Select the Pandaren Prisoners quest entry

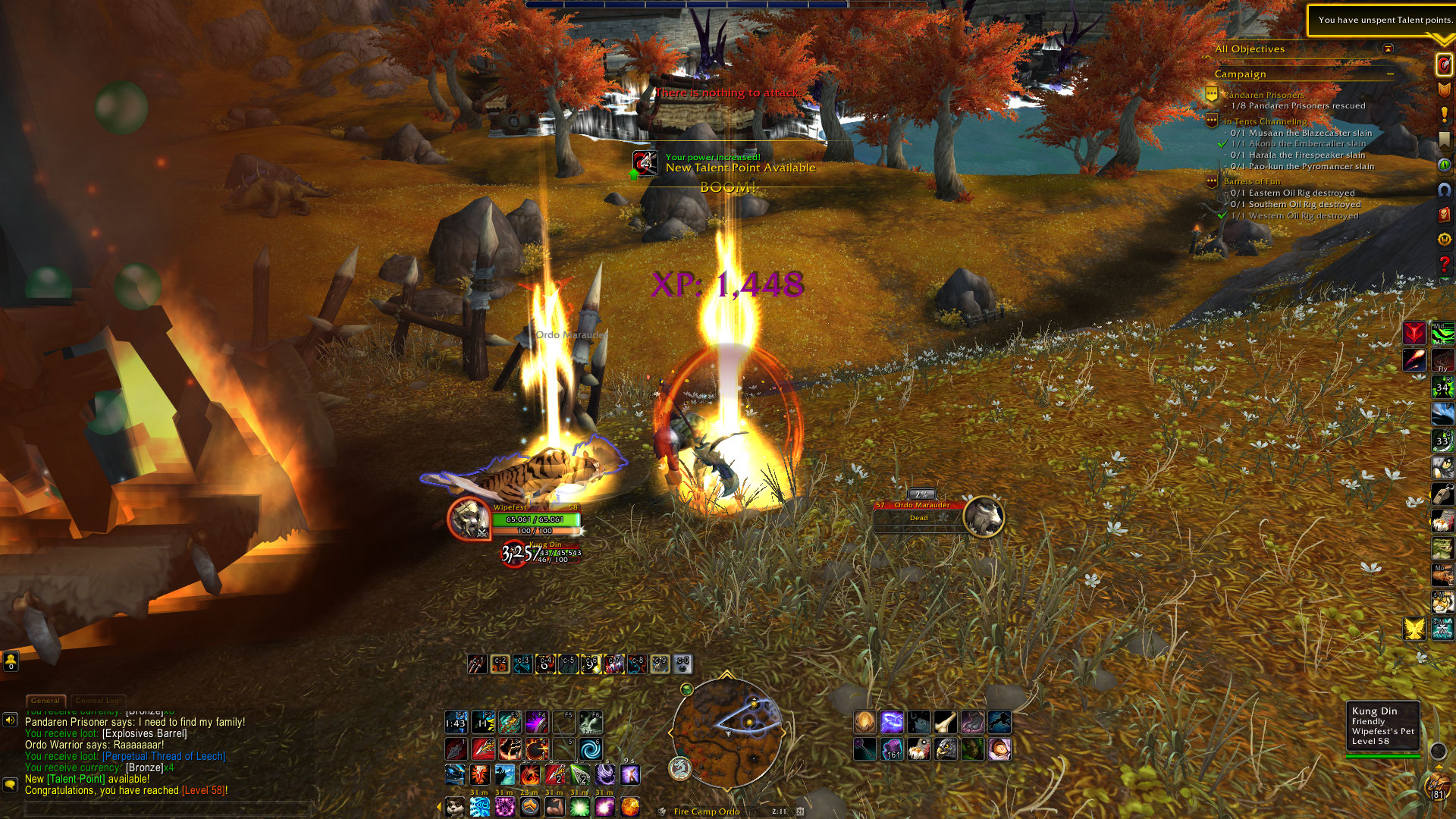point(1263,95)
